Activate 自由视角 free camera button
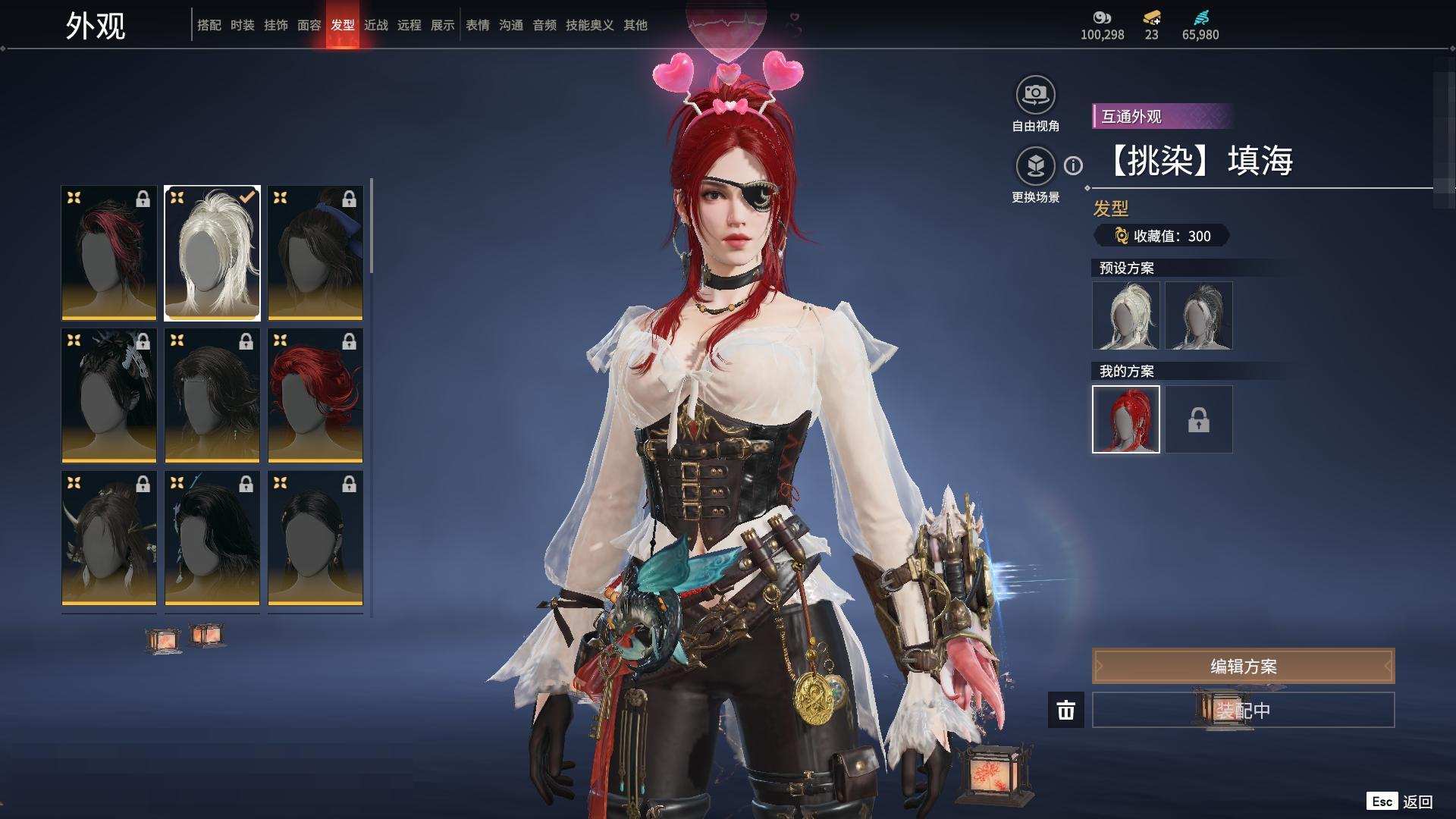Screen dimensions: 1456x819 [1035, 96]
